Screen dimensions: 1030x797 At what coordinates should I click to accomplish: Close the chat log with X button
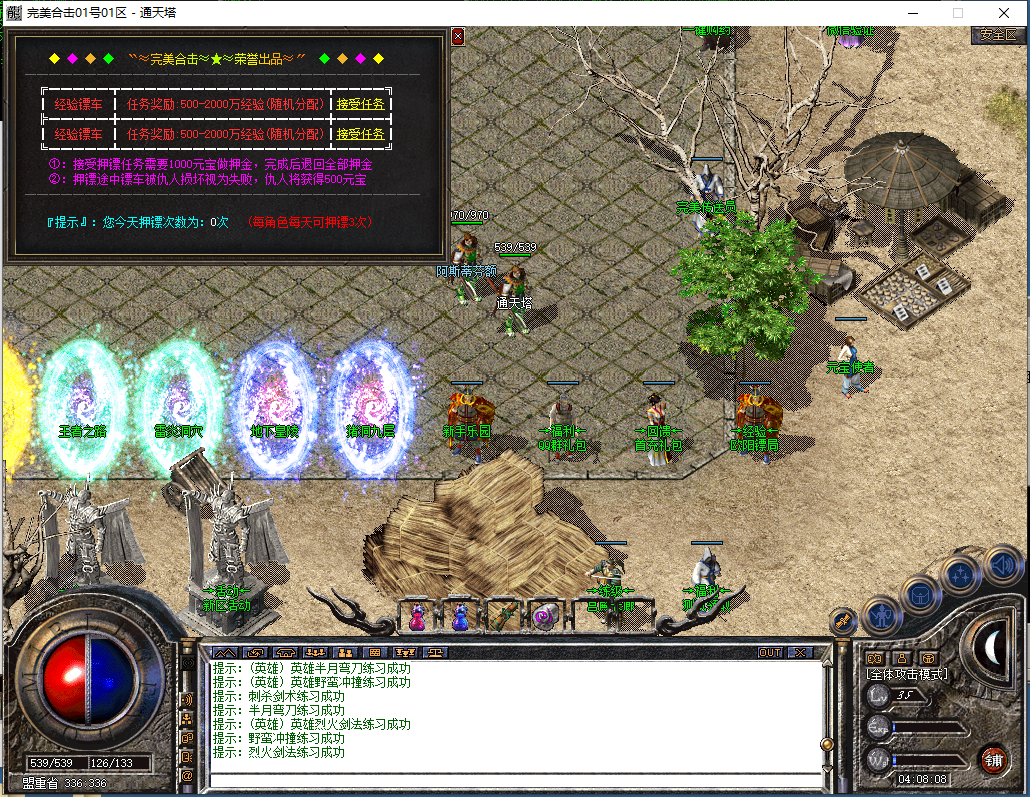[799, 652]
